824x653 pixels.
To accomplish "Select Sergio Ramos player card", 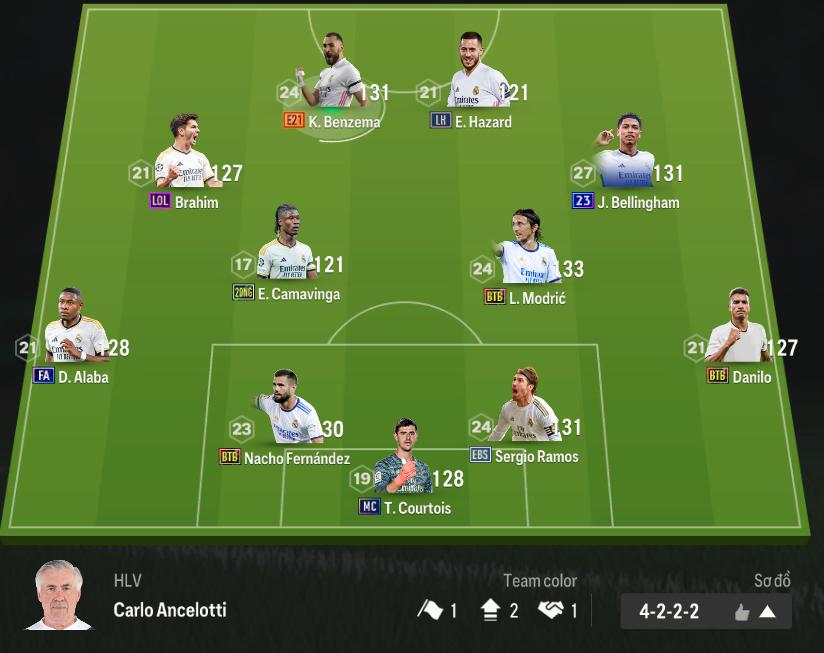I will [x=526, y=410].
